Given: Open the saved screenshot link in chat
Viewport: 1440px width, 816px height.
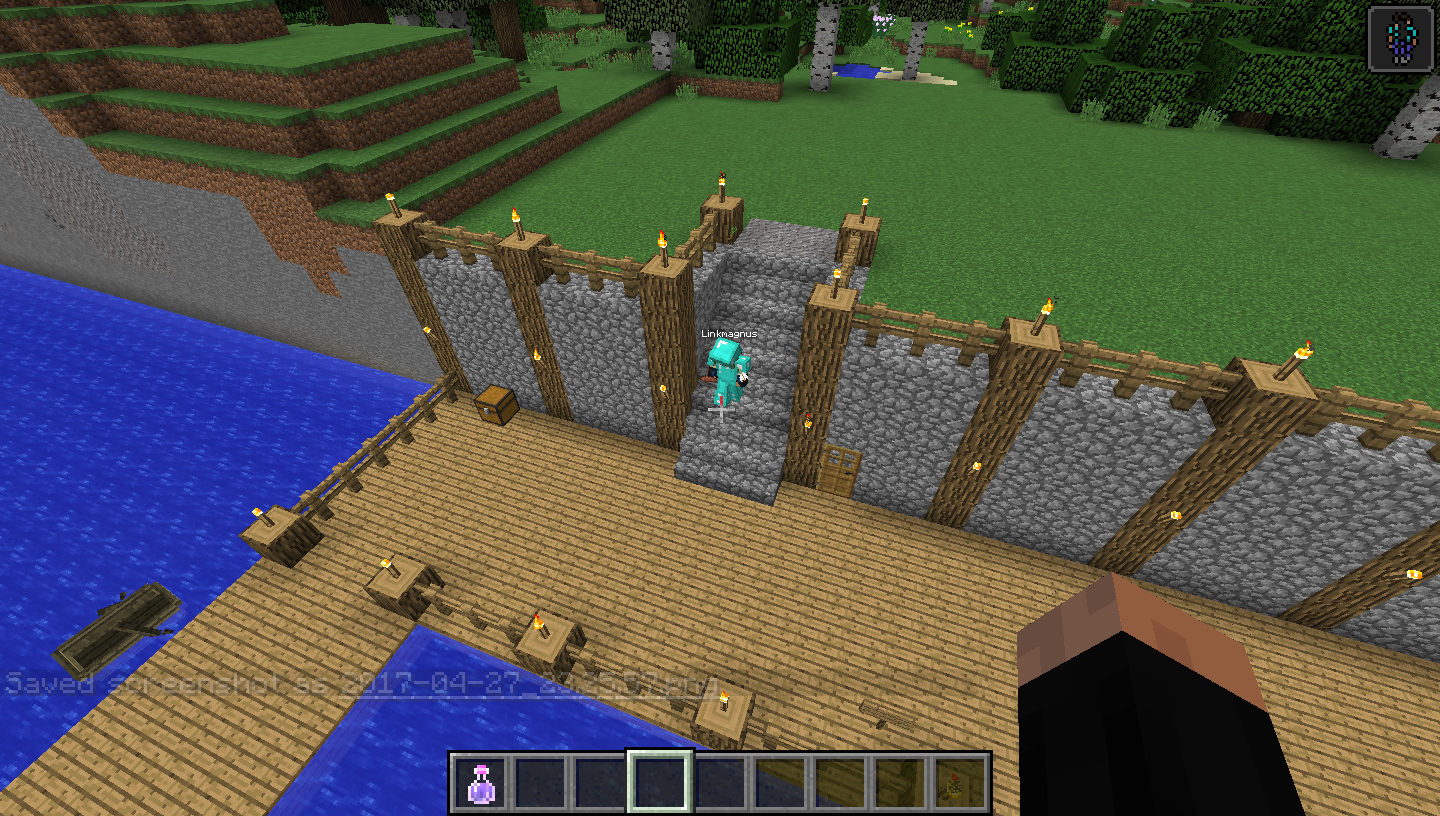Looking at the screenshot, I should [x=532, y=686].
